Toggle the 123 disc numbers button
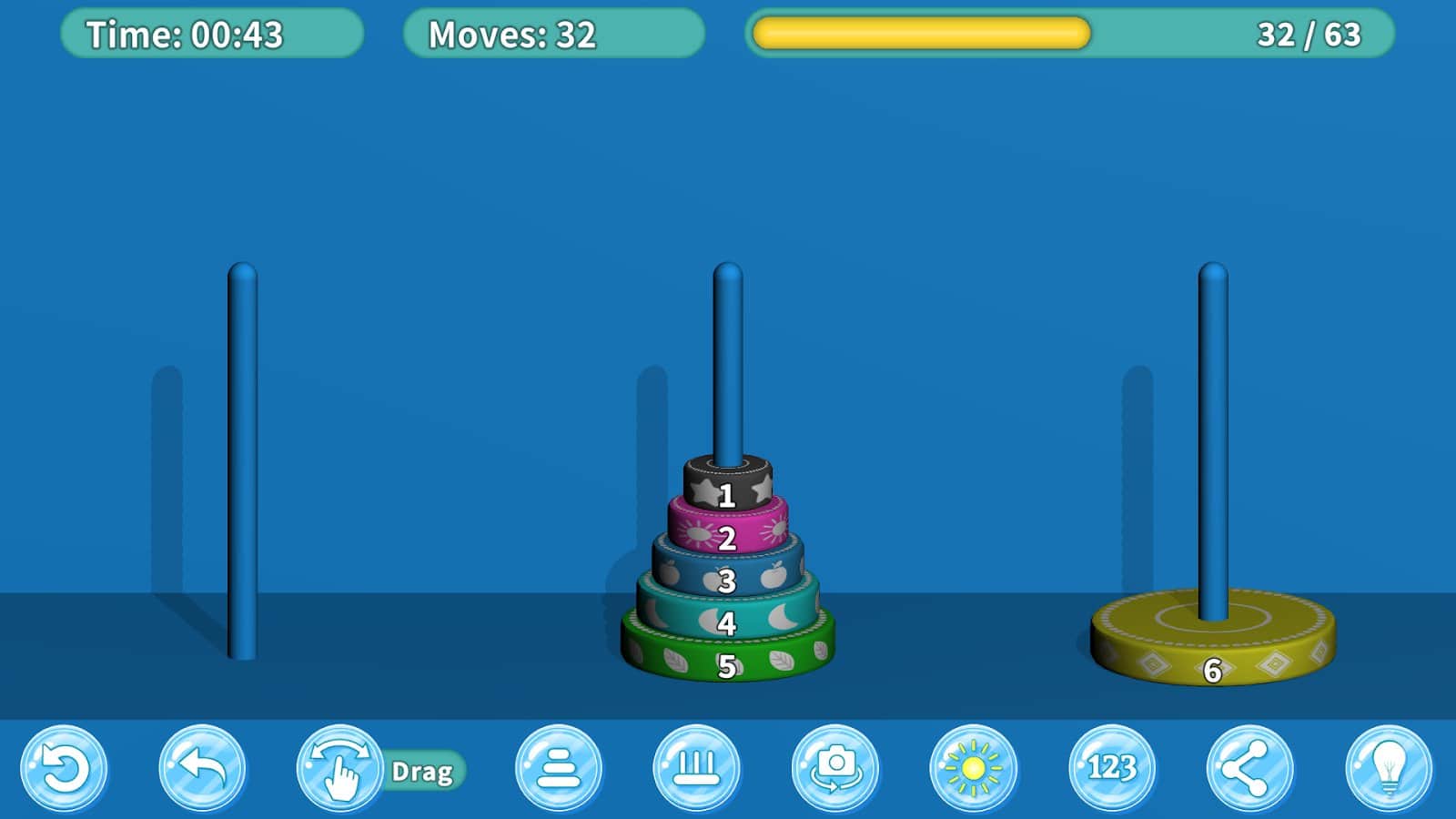This screenshot has height=819, width=1456. pyautogui.click(x=1112, y=769)
